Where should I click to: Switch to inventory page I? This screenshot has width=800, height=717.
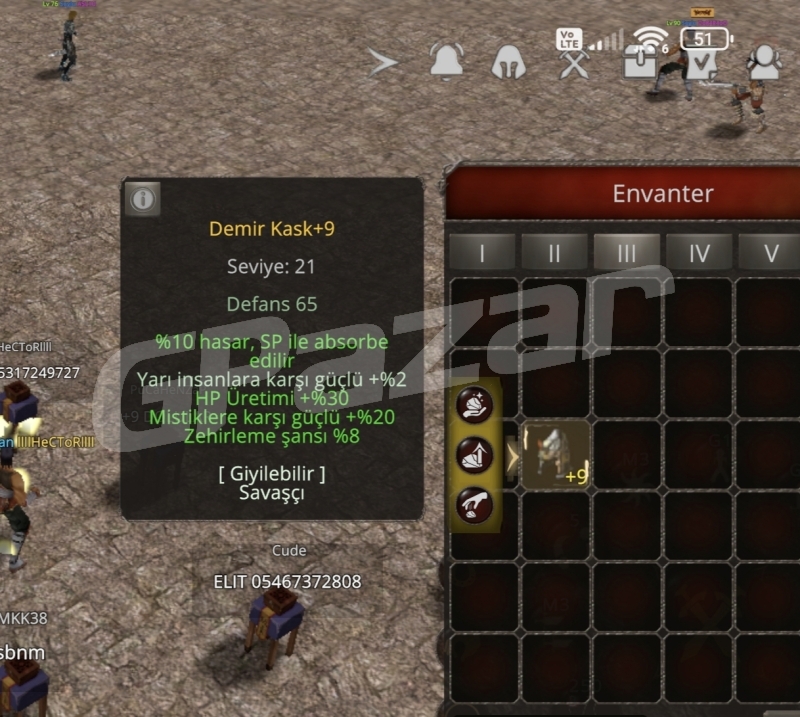(482, 253)
